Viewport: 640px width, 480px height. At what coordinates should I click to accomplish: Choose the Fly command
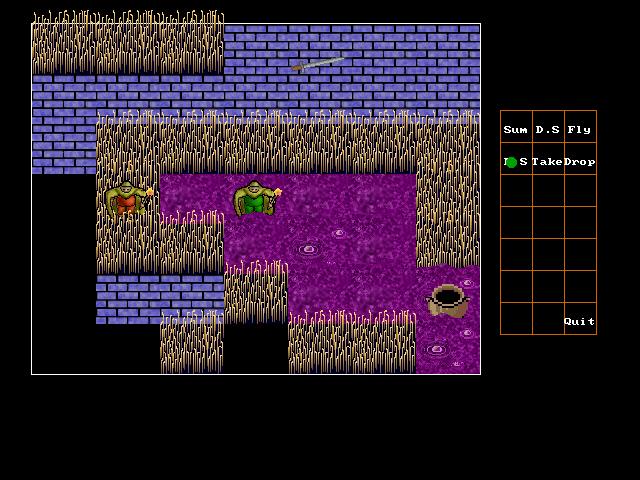click(579, 130)
